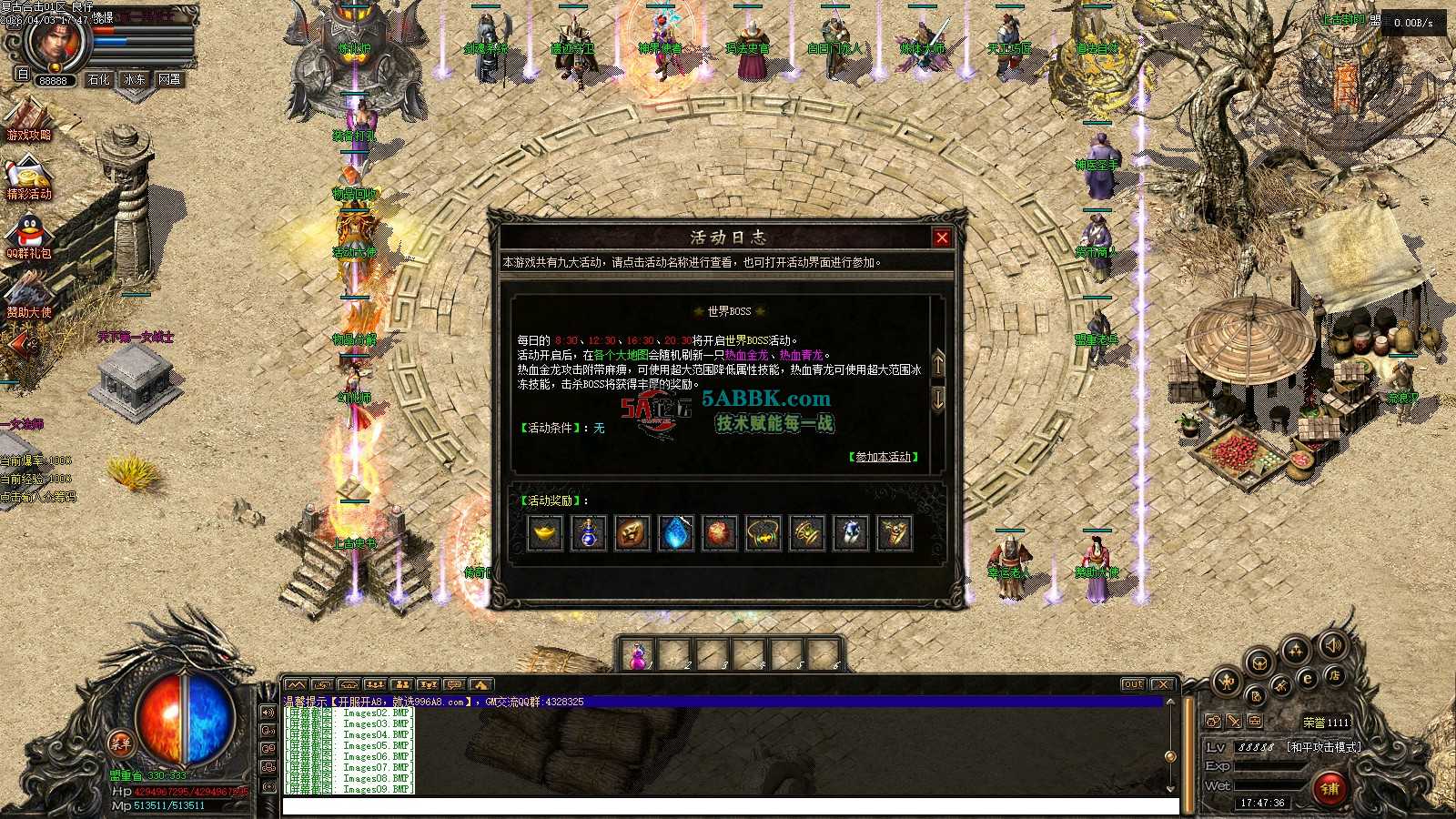Open the 游戏攻略 game guide icon
The image size is (1456, 819).
pos(29,122)
